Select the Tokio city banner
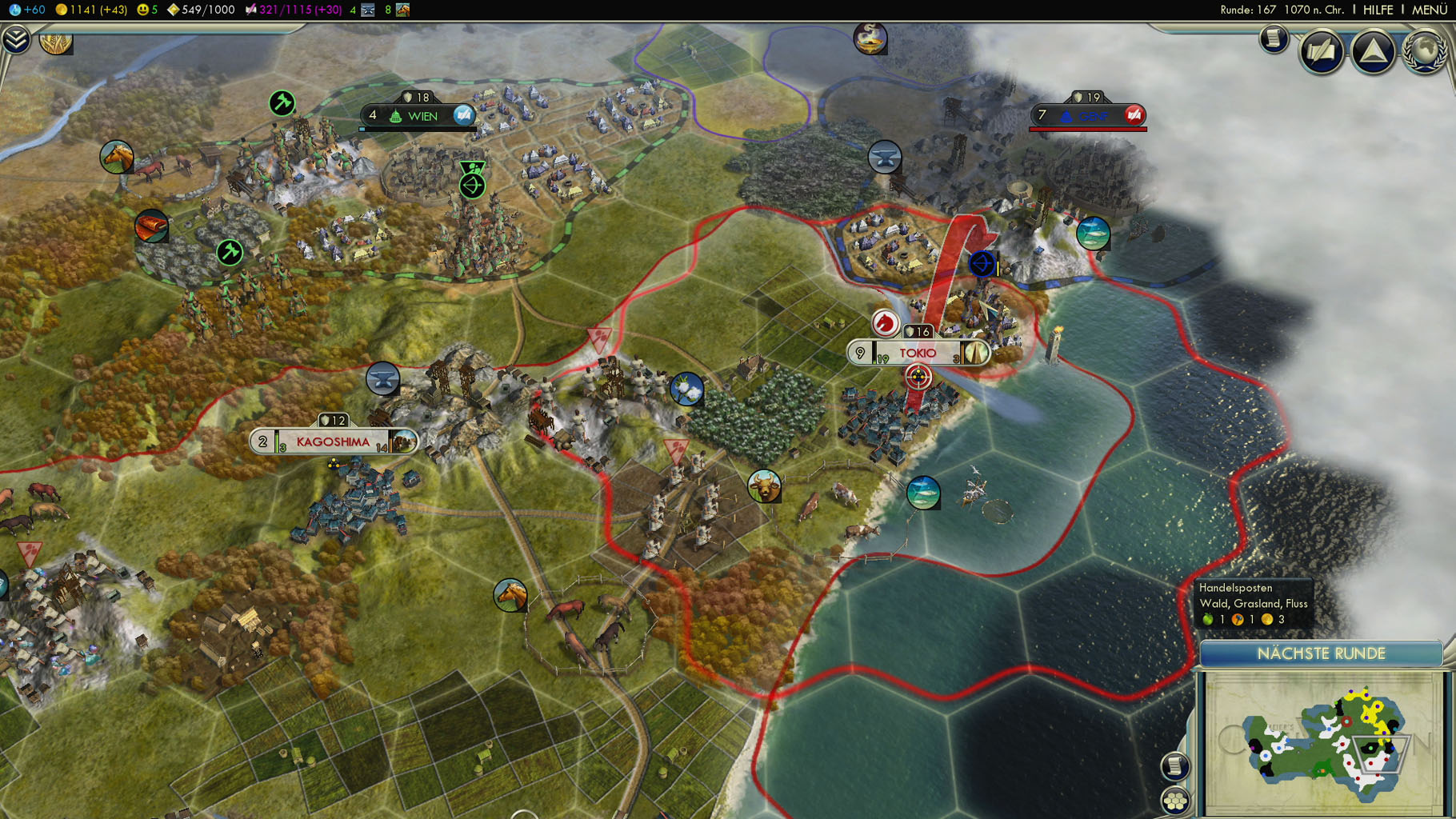Image resolution: width=1456 pixels, height=819 pixels. pos(918,353)
